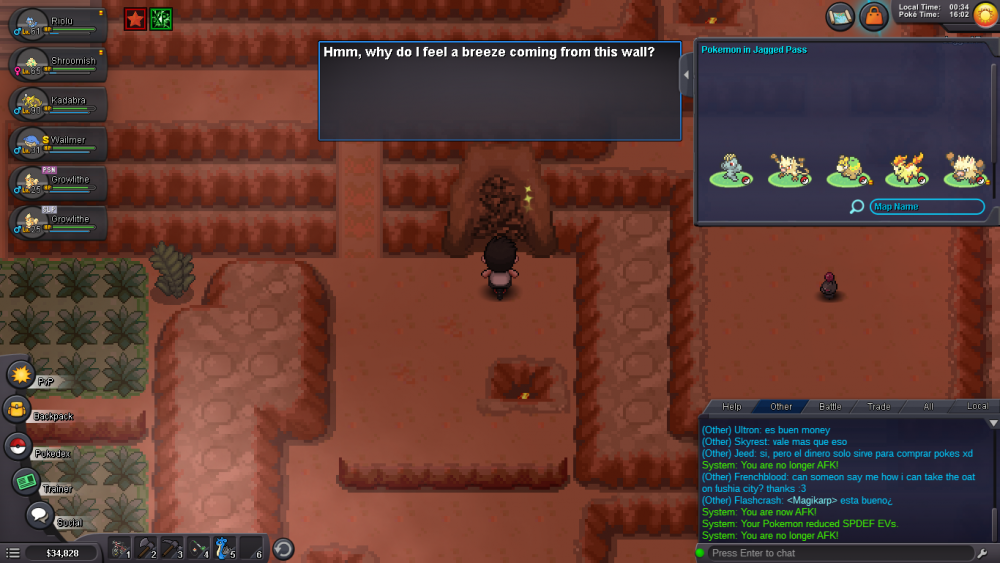Use the bicycle in hotbar slot 1
The height and width of the screenshot is (563, 1000).
pos(120,548)
